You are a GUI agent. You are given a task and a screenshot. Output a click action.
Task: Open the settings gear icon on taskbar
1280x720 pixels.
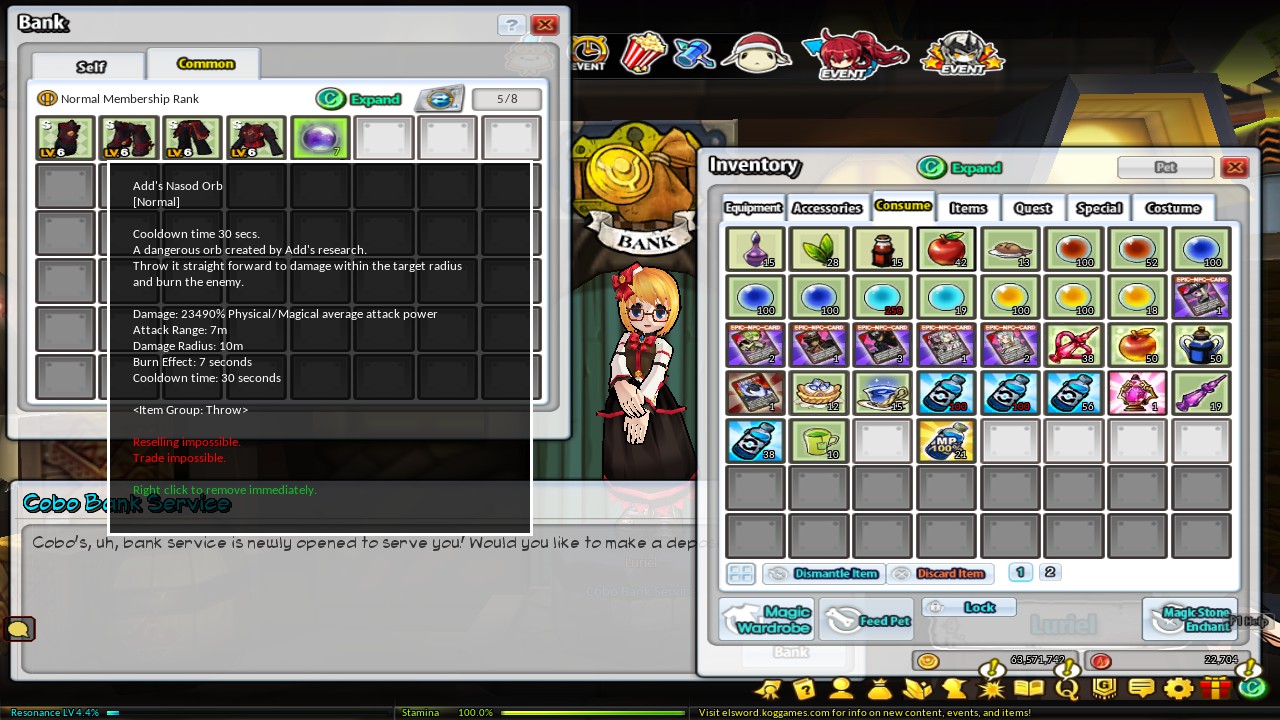click(x=1179, y=688)
